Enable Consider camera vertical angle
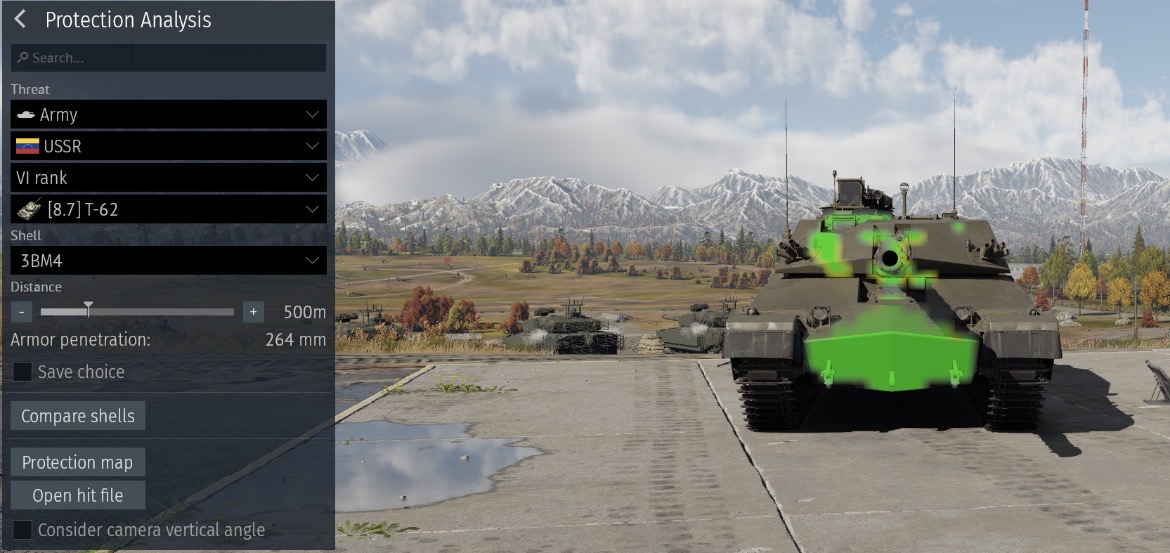1170x553 pixels. (x=22, y=530)
